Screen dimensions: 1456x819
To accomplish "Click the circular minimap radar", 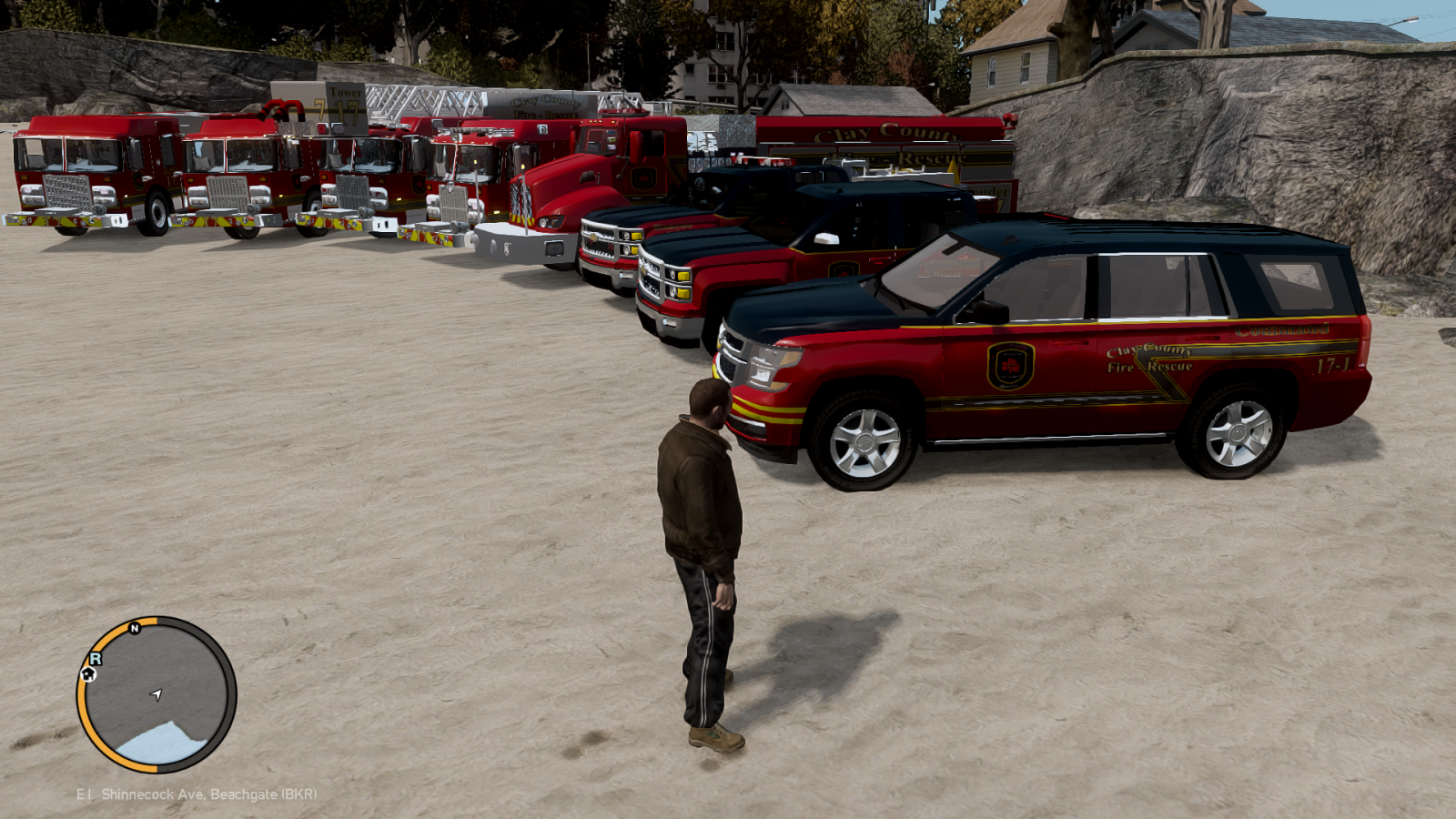I will [157, 694].
